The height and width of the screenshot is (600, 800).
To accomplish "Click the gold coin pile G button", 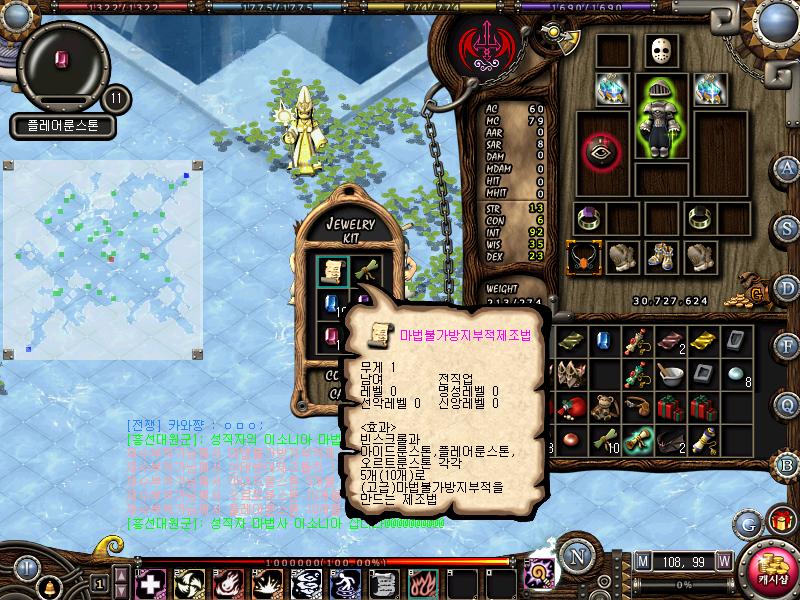I will click(757, 294).
